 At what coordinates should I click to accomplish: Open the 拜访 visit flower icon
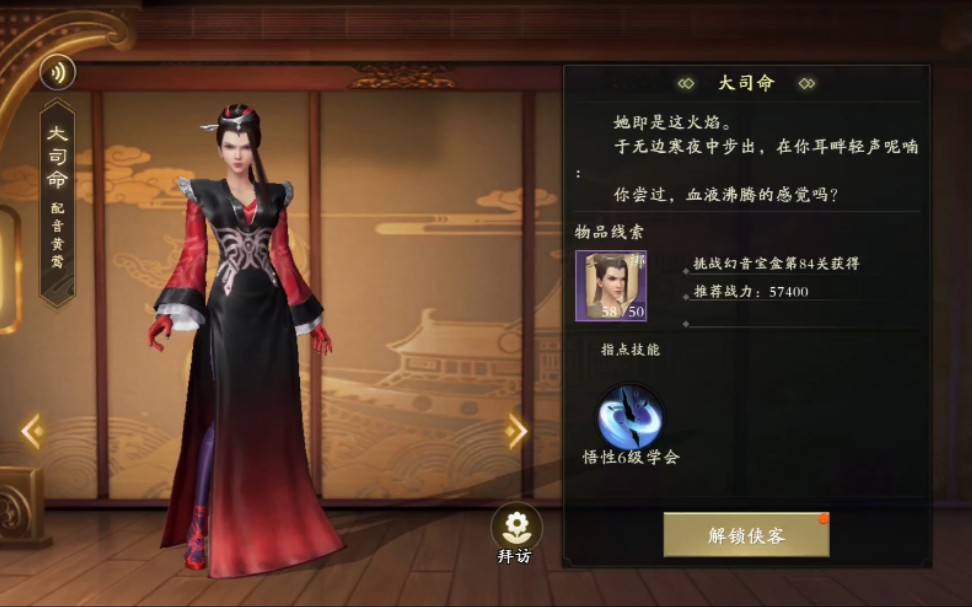click(516, 526)
